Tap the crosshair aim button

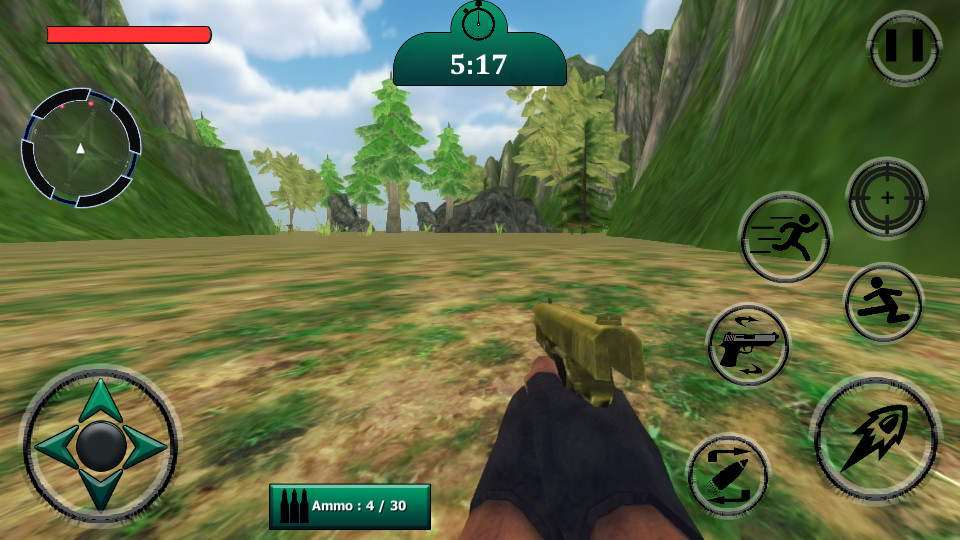pyautogui.click(x=886, y=198)
